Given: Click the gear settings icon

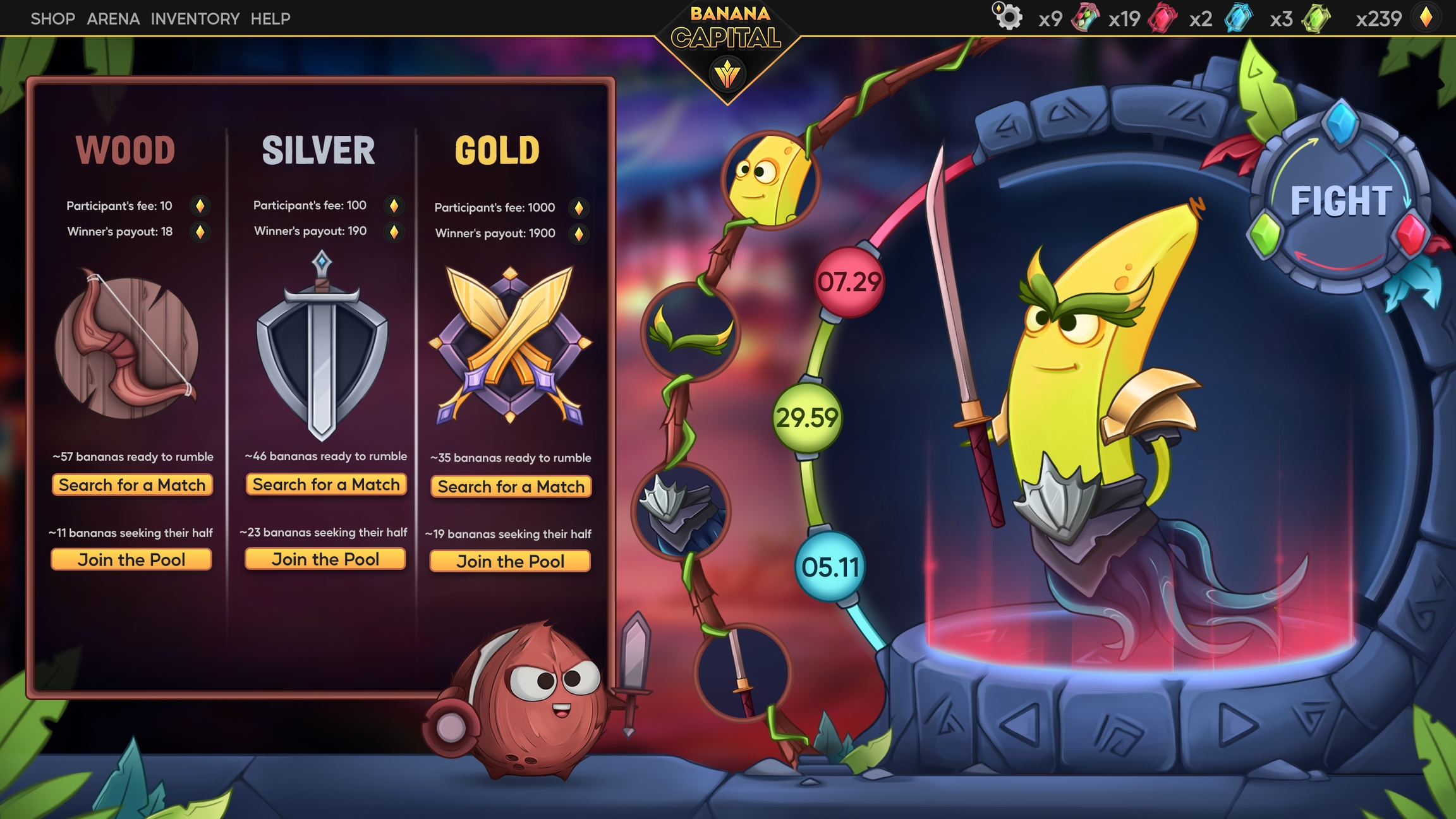Looking at the screenshot, I should point(1009,17).
